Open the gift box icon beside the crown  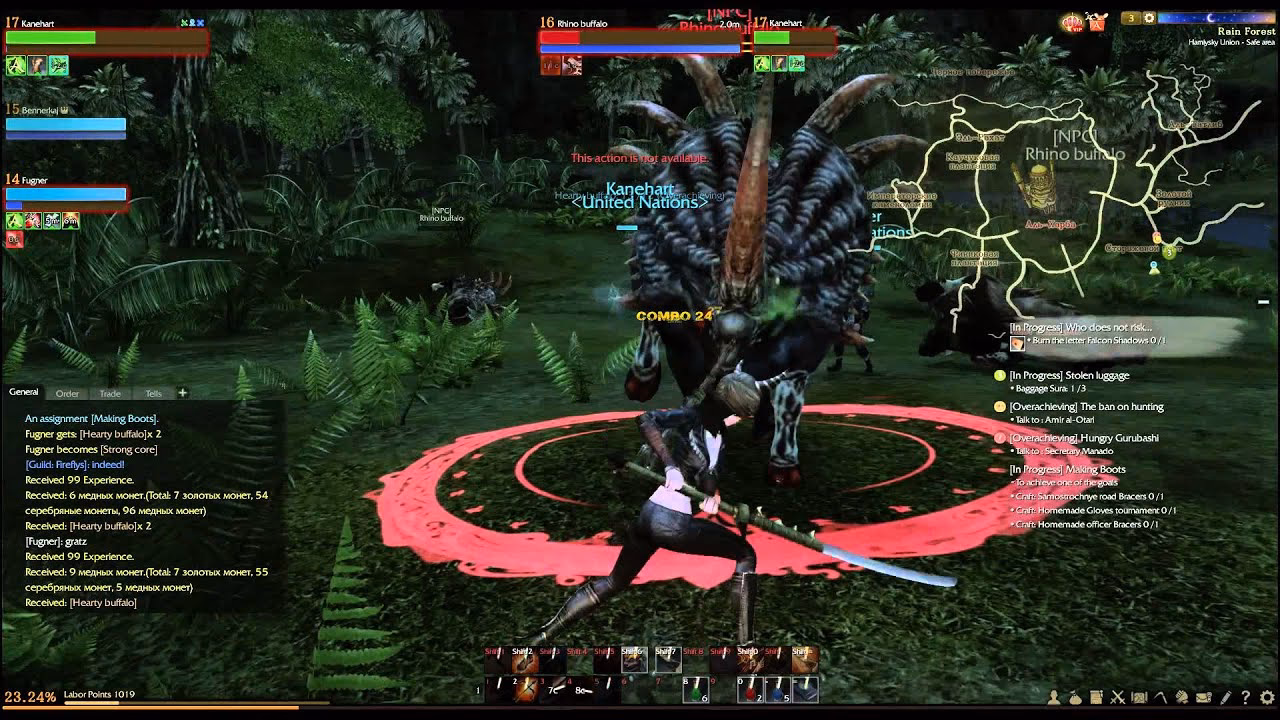1097,22
